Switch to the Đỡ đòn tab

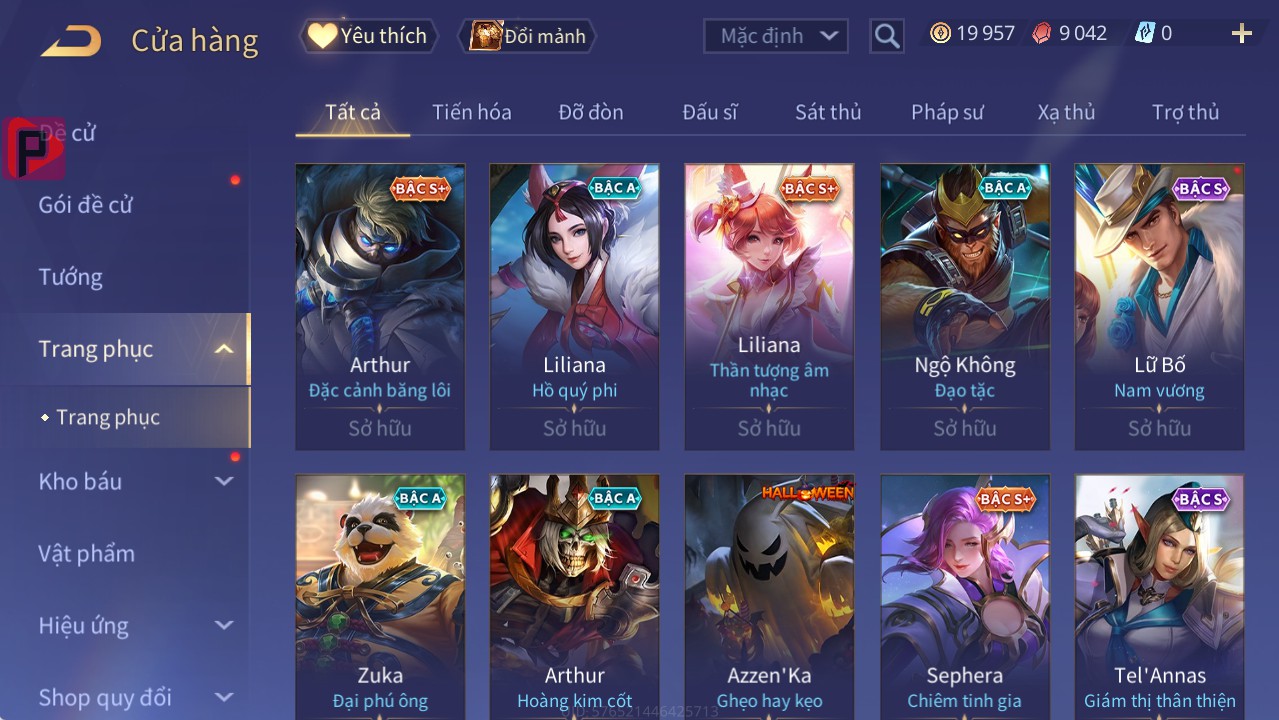point(590,112)
